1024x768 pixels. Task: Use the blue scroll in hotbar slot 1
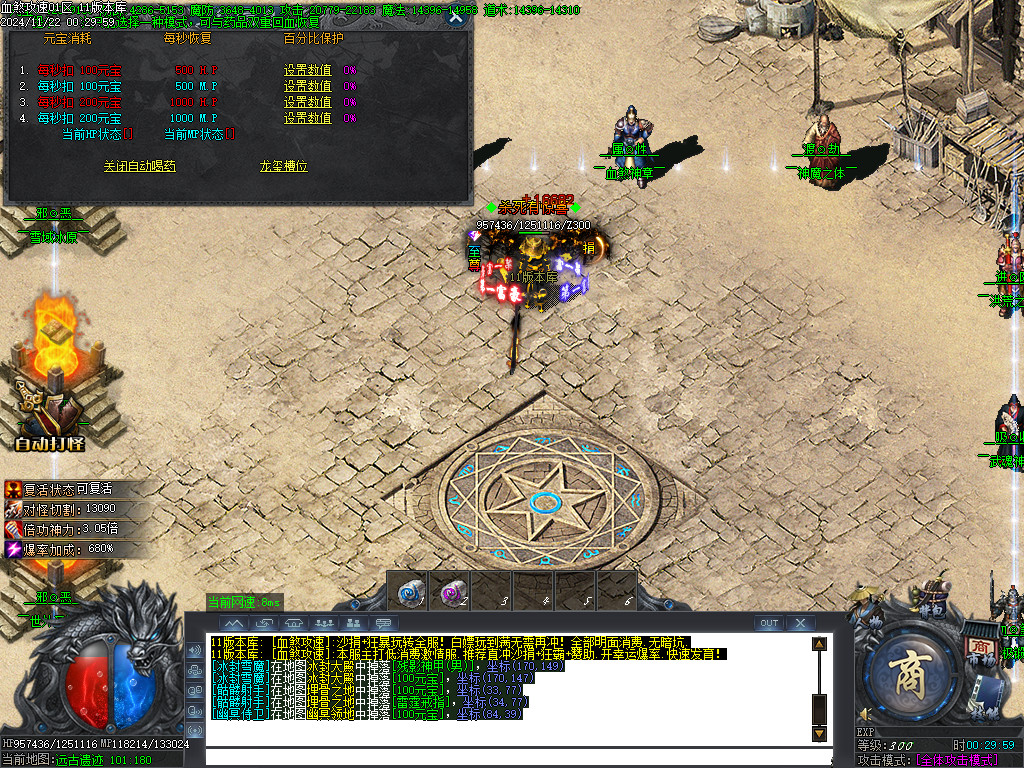click(x=408, y=590)
